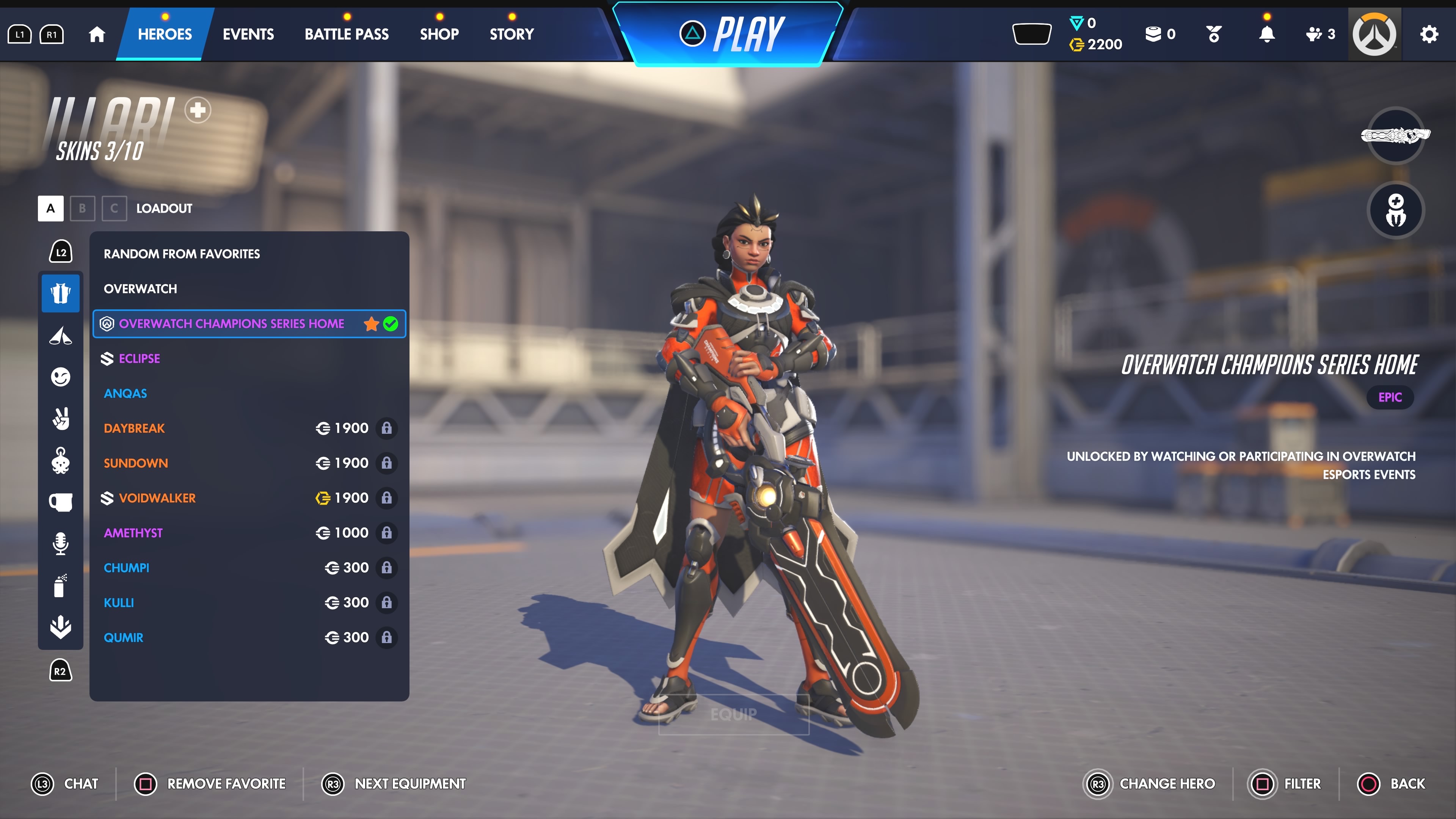1456x819 pixels.
Task: Go to the Battle Pass tab
Action: tap(347, 35)
